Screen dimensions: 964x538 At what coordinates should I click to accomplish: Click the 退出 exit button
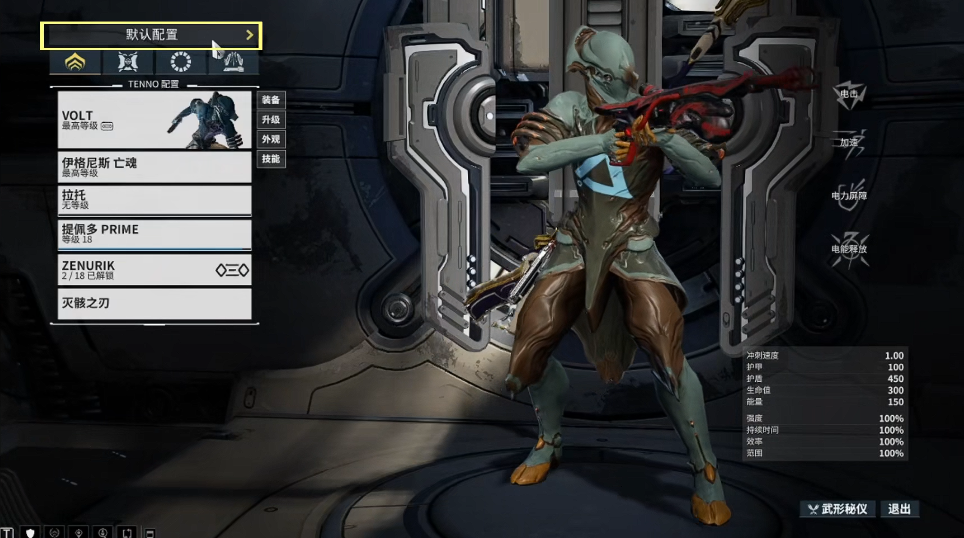click(x=899, y=509)
